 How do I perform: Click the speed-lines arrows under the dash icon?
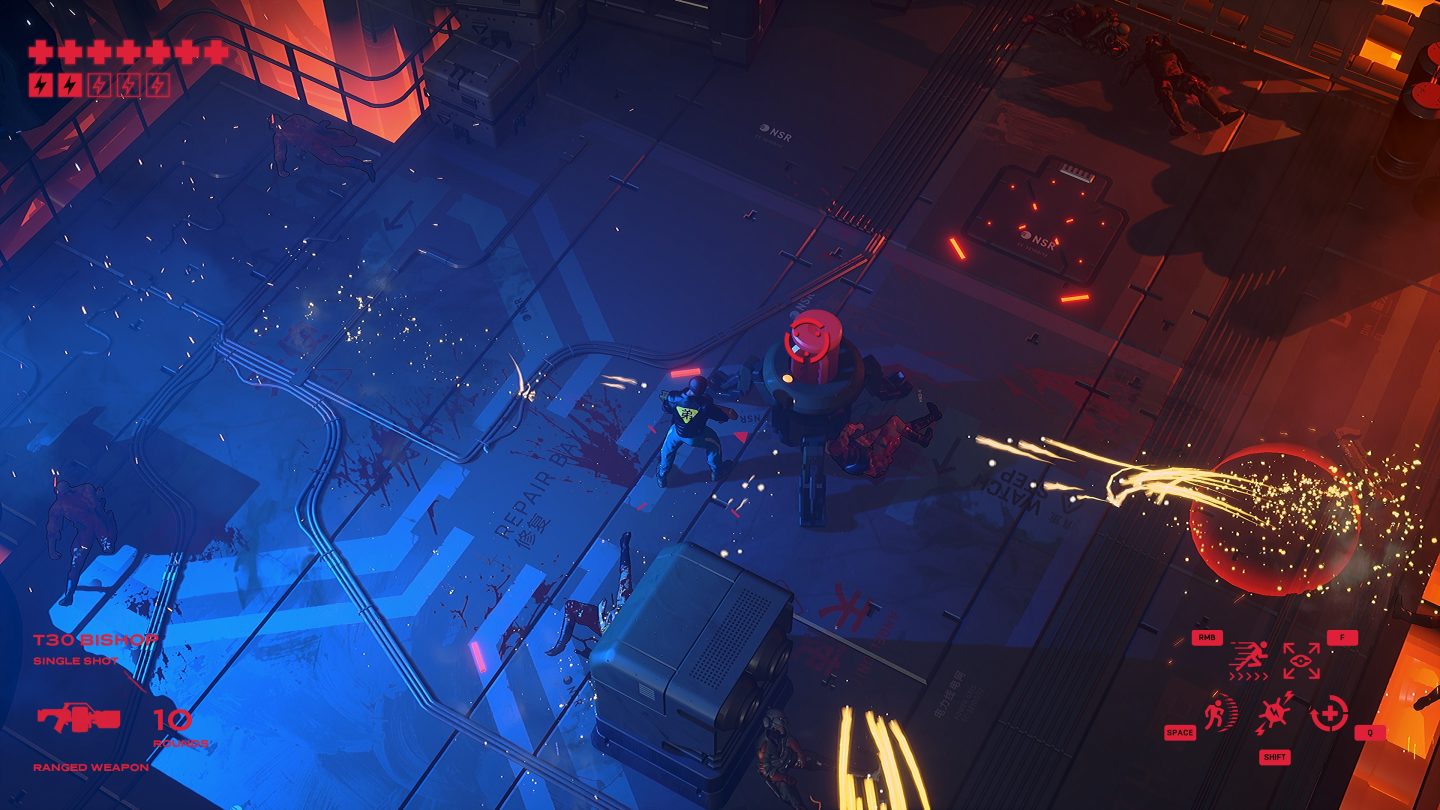1249,676
